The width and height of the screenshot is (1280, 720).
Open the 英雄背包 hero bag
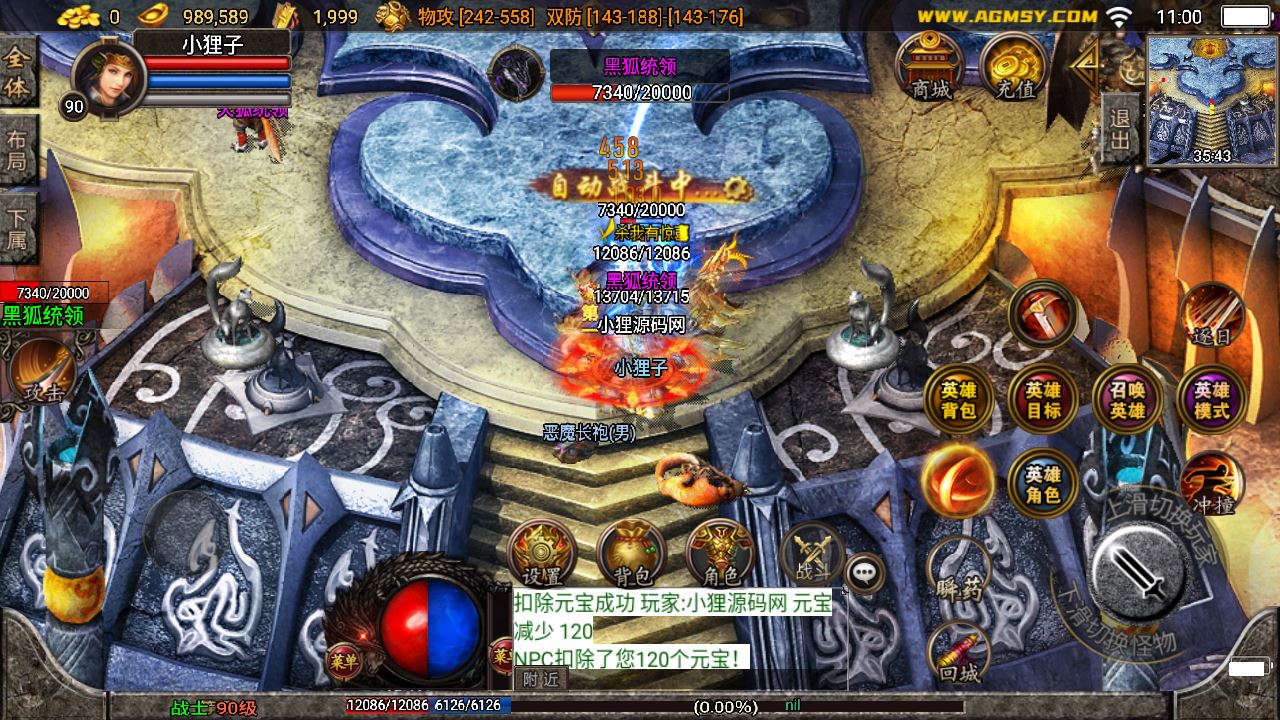[958, 400]
